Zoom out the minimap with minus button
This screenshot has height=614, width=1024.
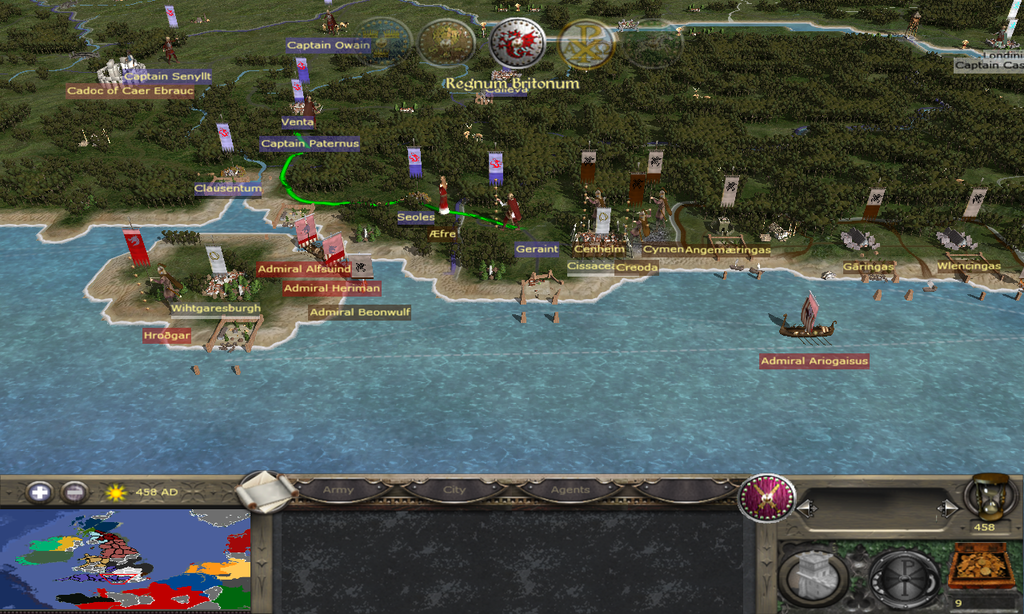click(x=73, y=492)
